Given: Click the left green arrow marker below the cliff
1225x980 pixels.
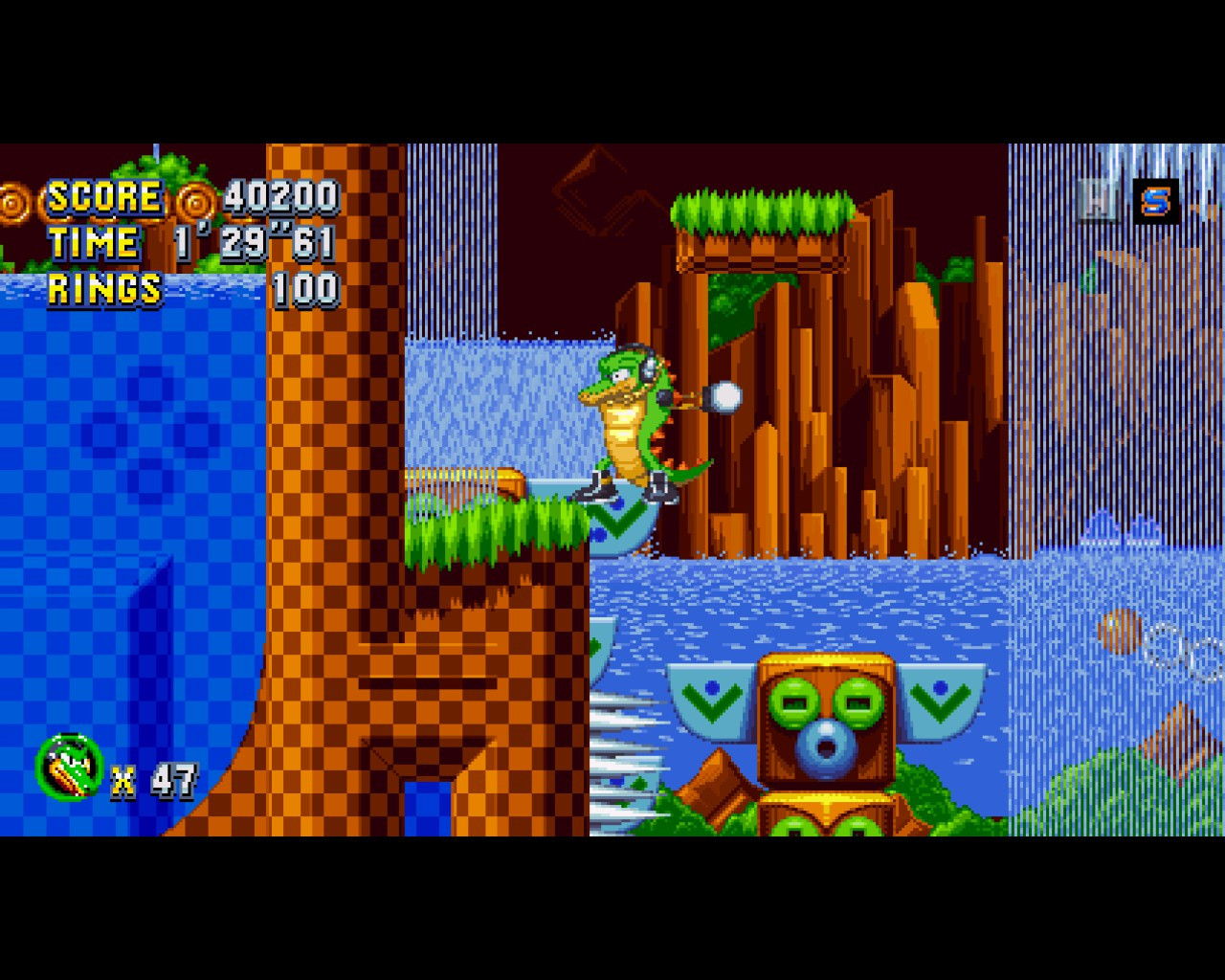Looking at the screenshot, I should pos(712,701).
